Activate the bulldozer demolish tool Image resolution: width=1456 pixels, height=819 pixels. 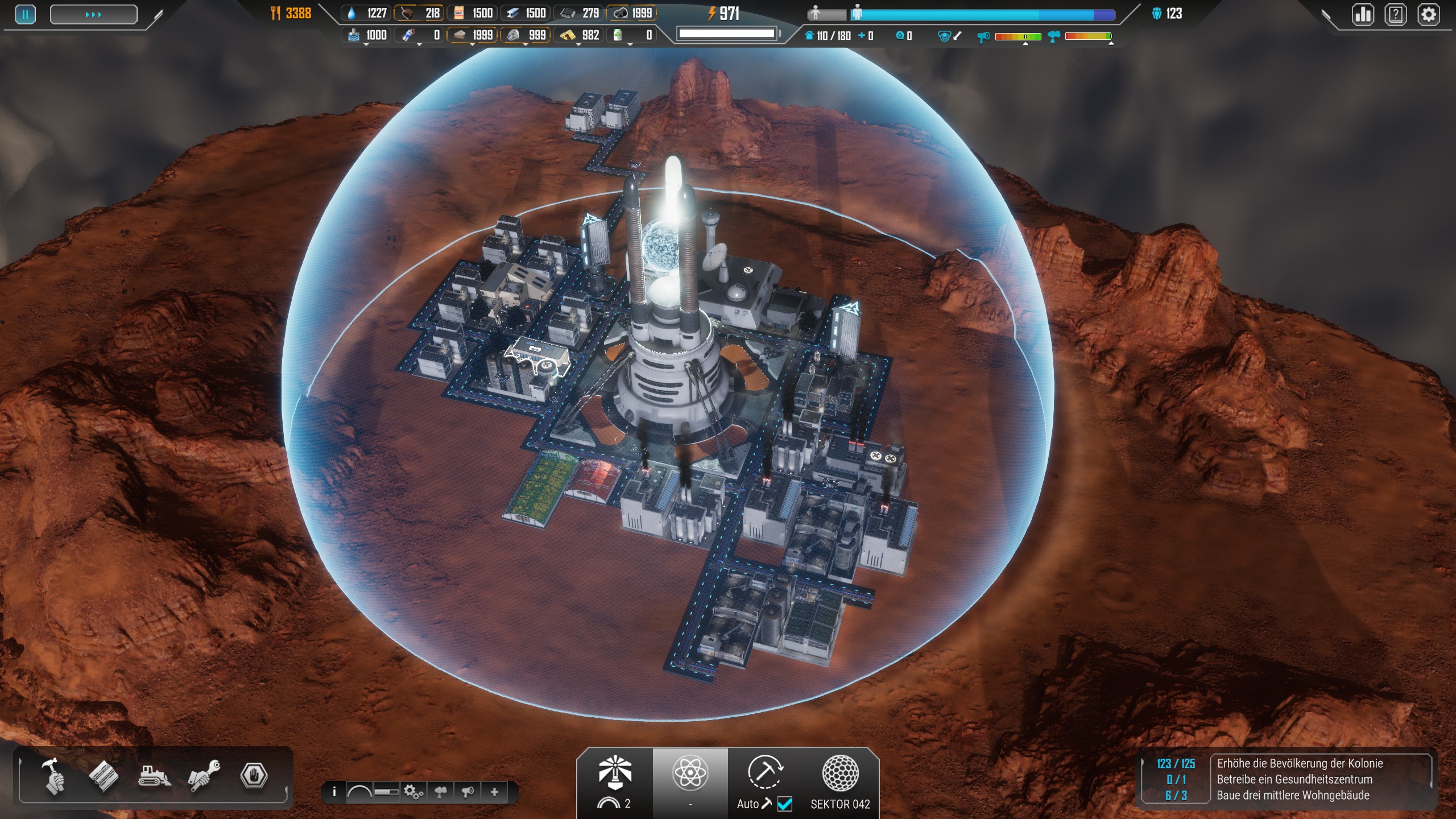(x=154, y=776)
